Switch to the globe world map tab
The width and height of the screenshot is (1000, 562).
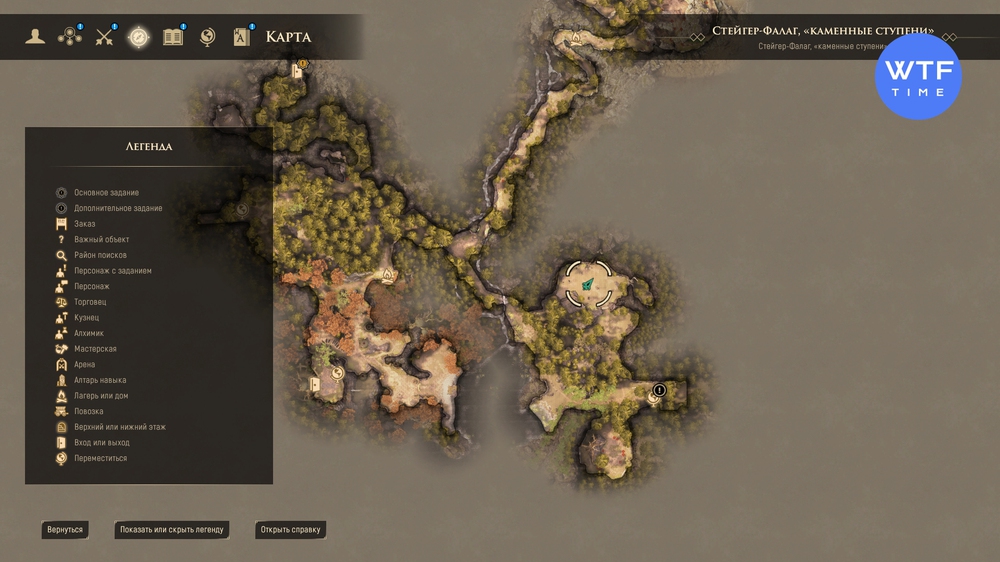pos(208,37)
